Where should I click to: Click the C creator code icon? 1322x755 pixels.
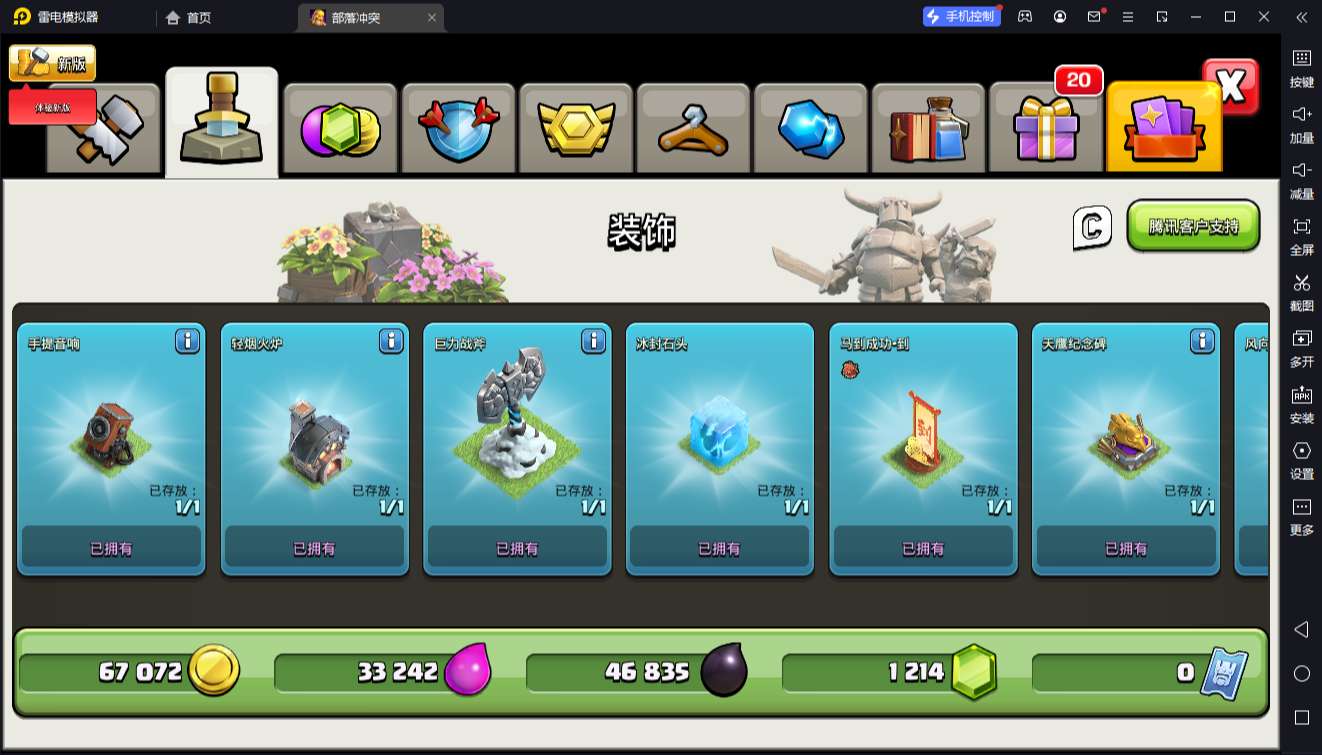(1092, 227)
